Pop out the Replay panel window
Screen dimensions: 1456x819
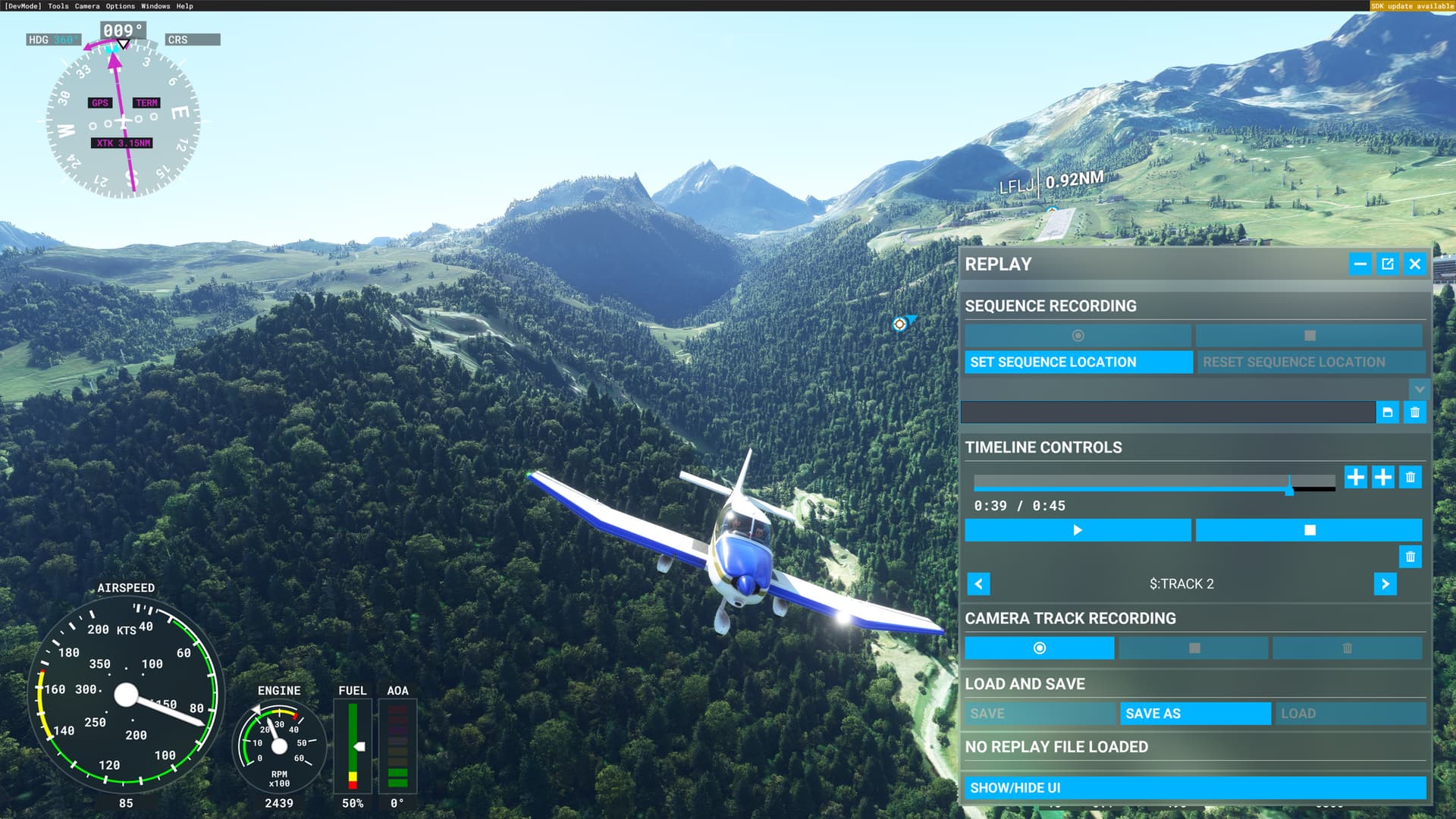[1387, 264]
